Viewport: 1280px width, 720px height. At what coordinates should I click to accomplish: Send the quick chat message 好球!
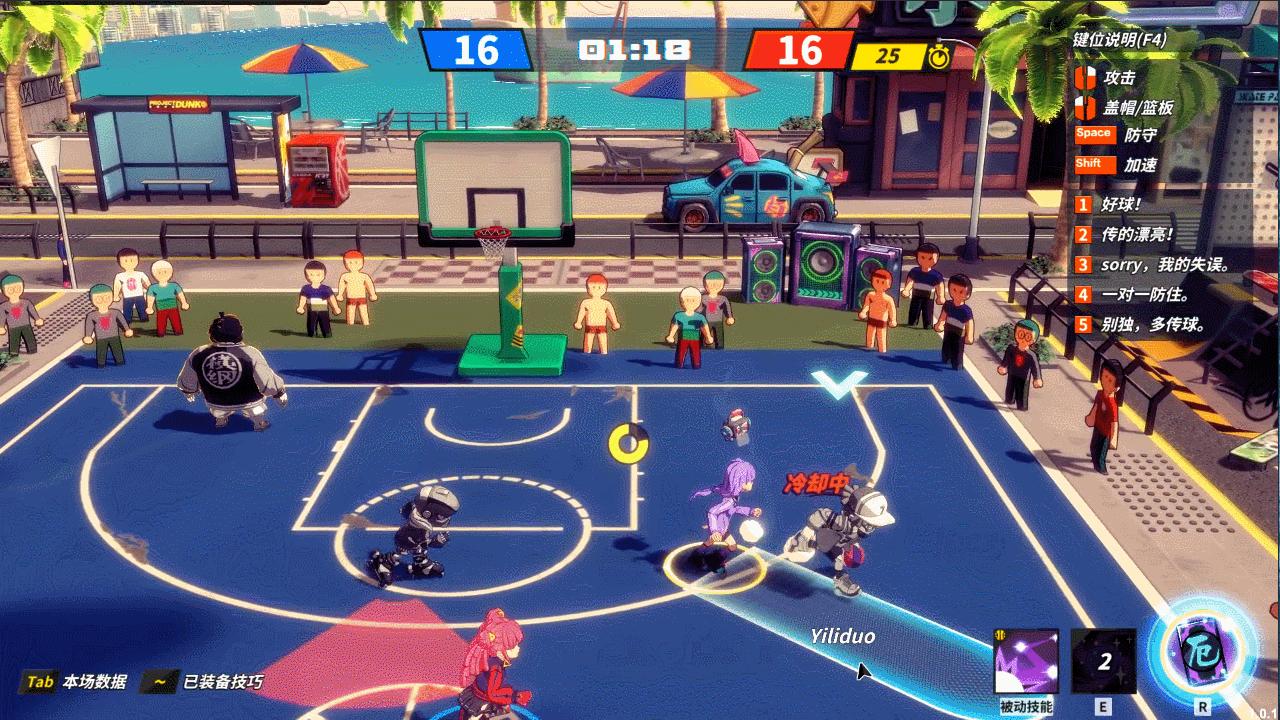(1120, 204)
